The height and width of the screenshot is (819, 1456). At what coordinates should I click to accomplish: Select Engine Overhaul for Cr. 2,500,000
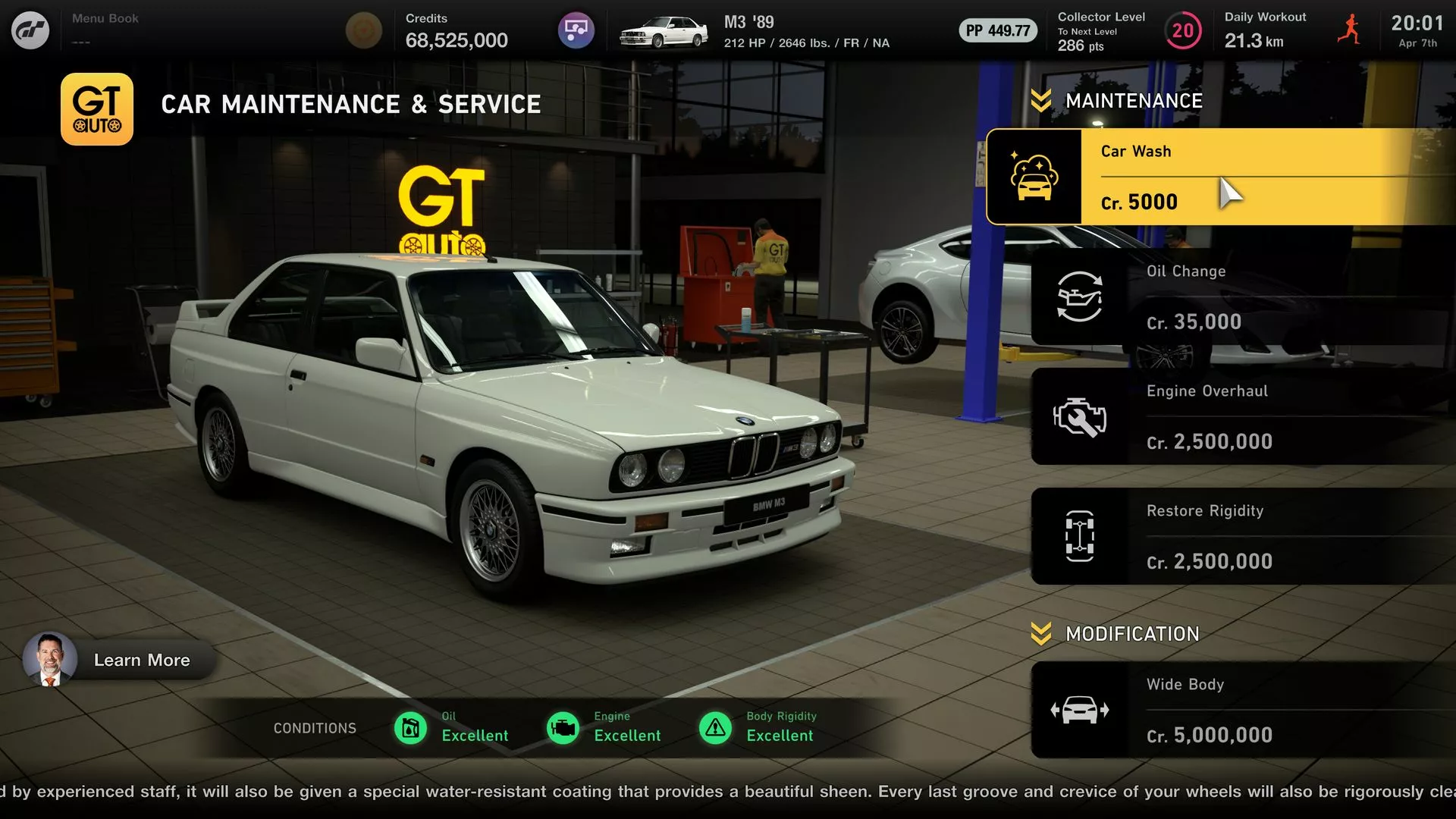coord(1244,416)
